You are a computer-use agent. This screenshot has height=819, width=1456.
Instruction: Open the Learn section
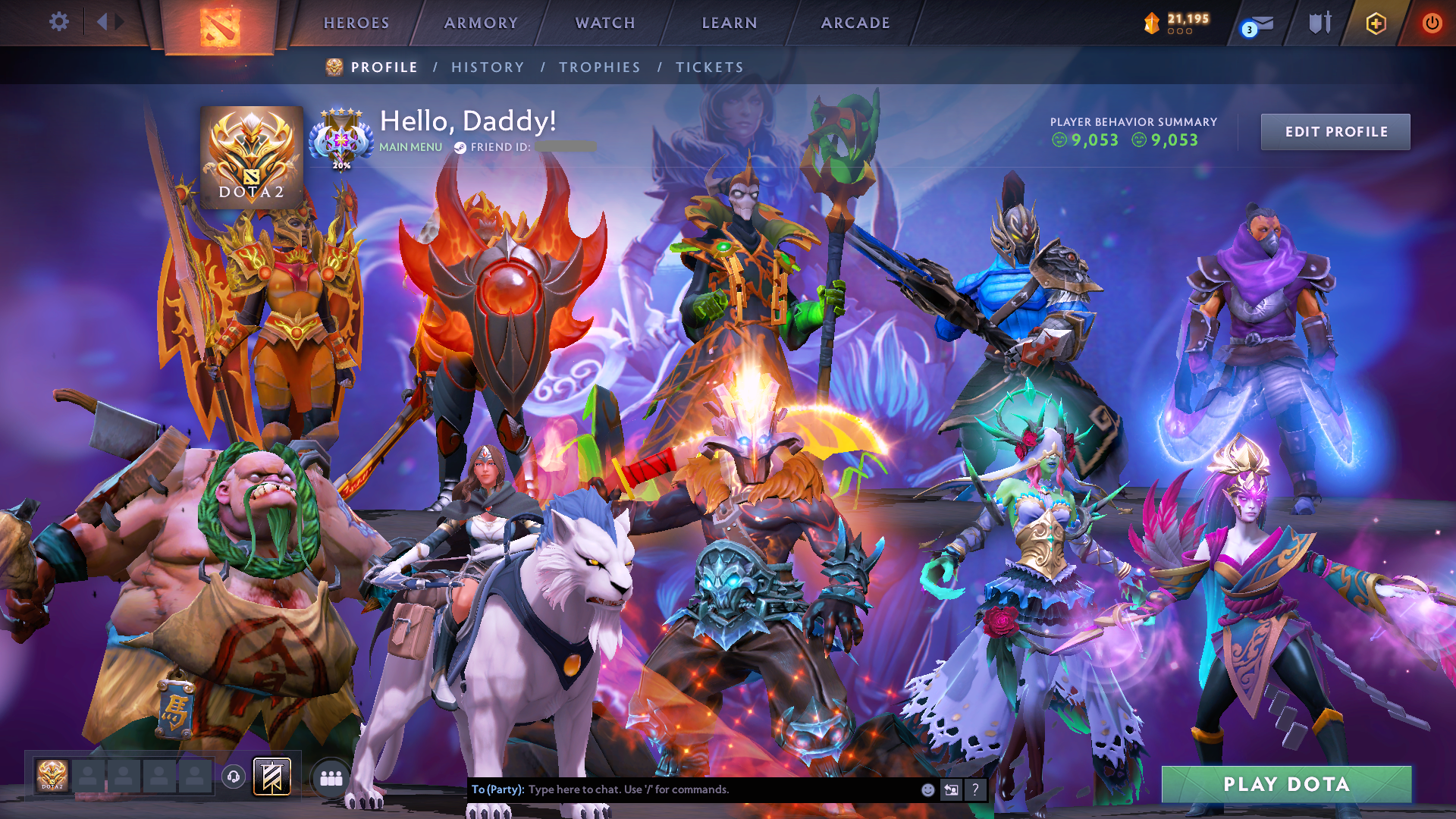click(x=730, y=23)
